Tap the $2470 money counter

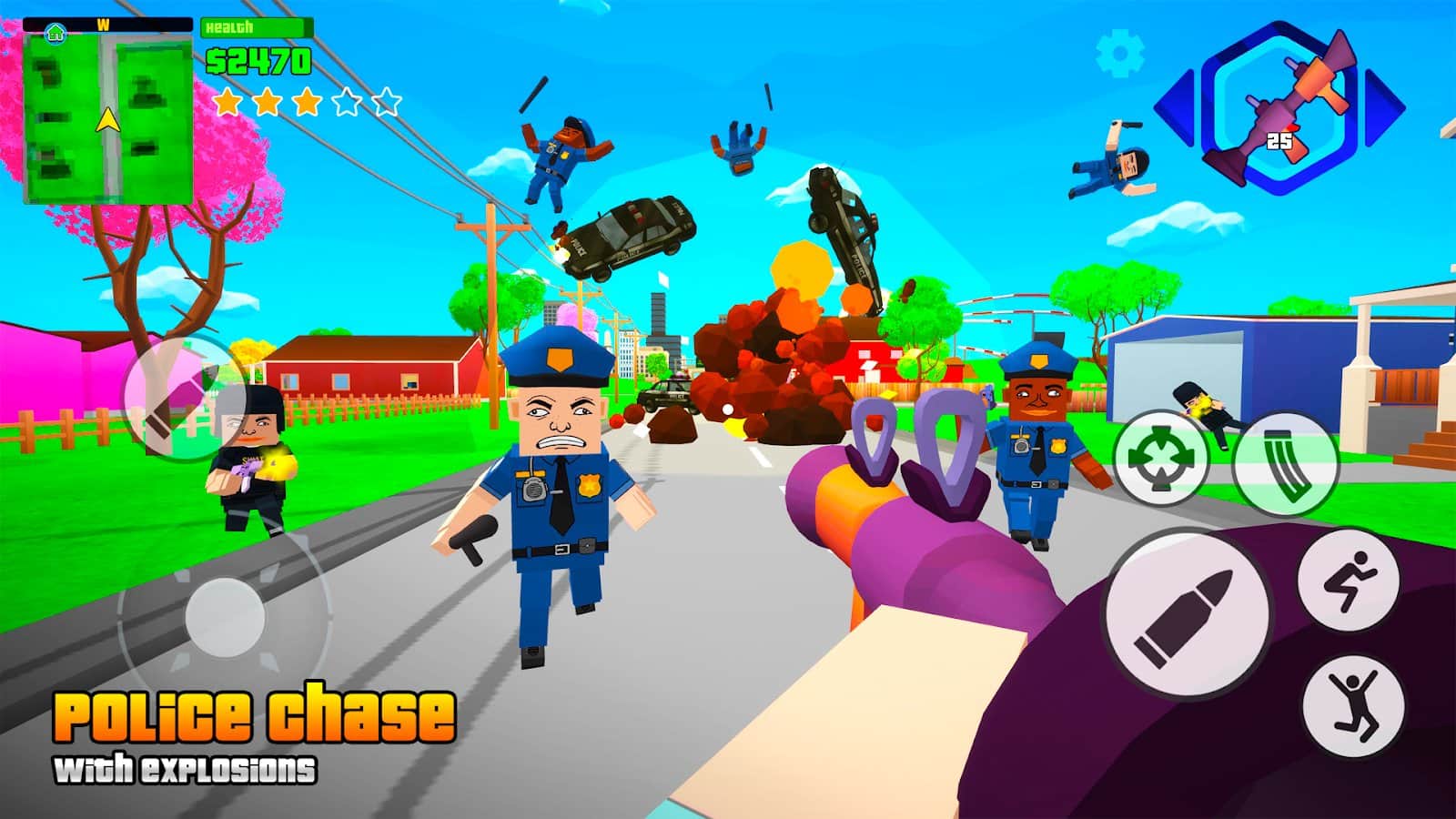pyautogui.click(x=258, y=61)
